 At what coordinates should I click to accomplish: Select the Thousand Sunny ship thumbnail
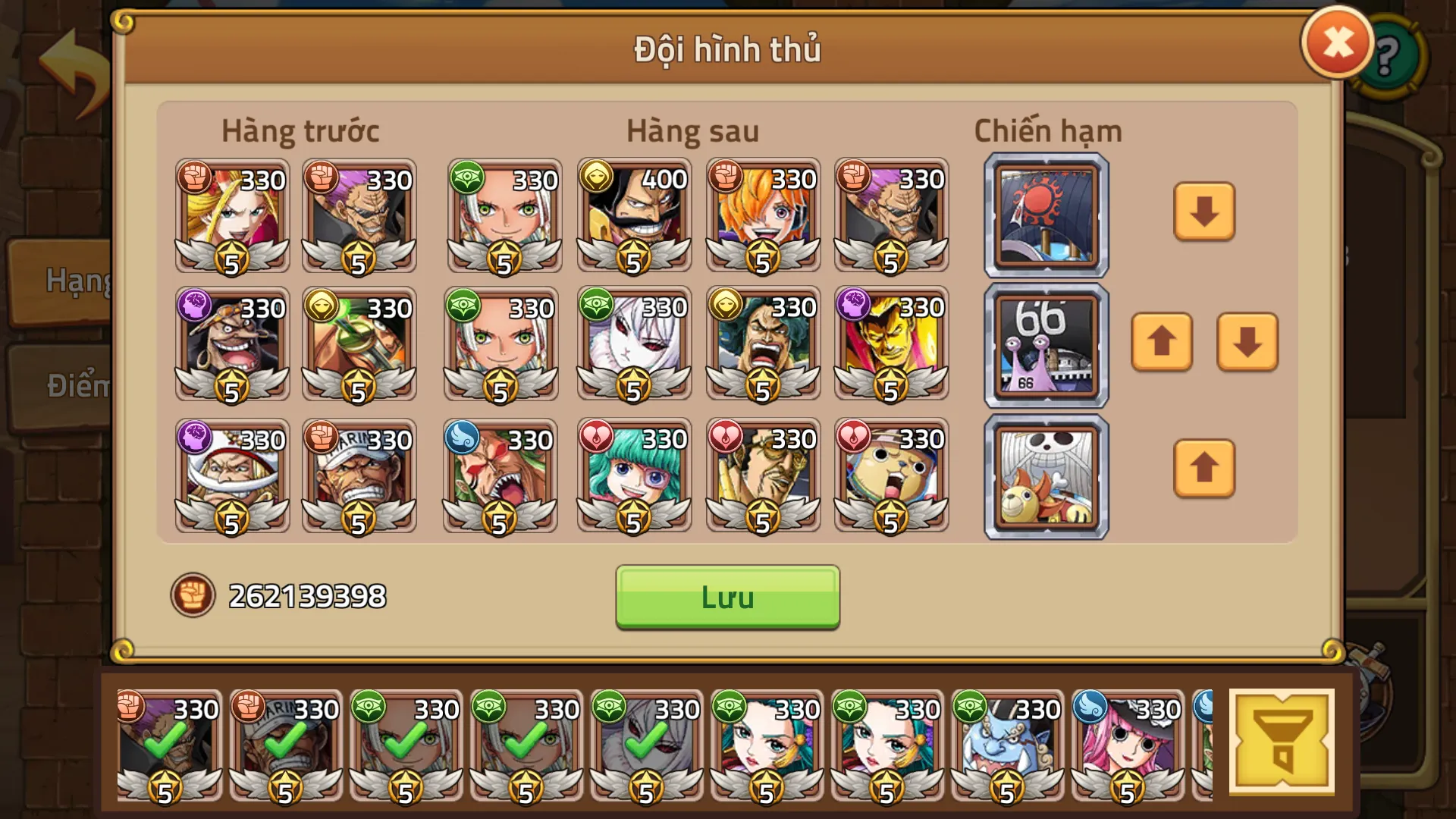coord(1045,474)
